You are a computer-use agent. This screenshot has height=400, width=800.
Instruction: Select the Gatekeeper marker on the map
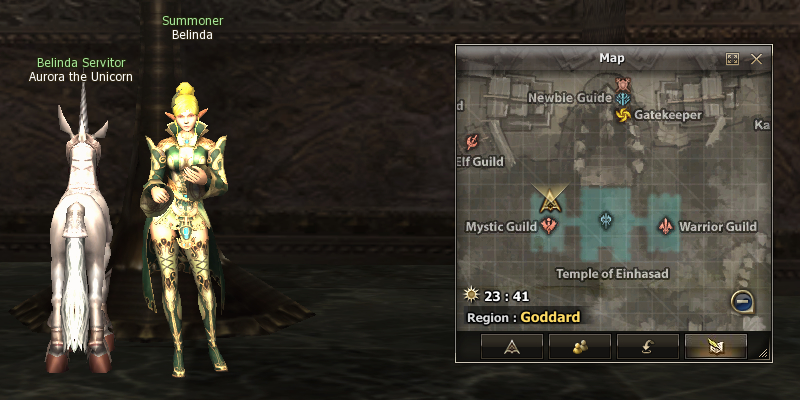click(623, 116)
